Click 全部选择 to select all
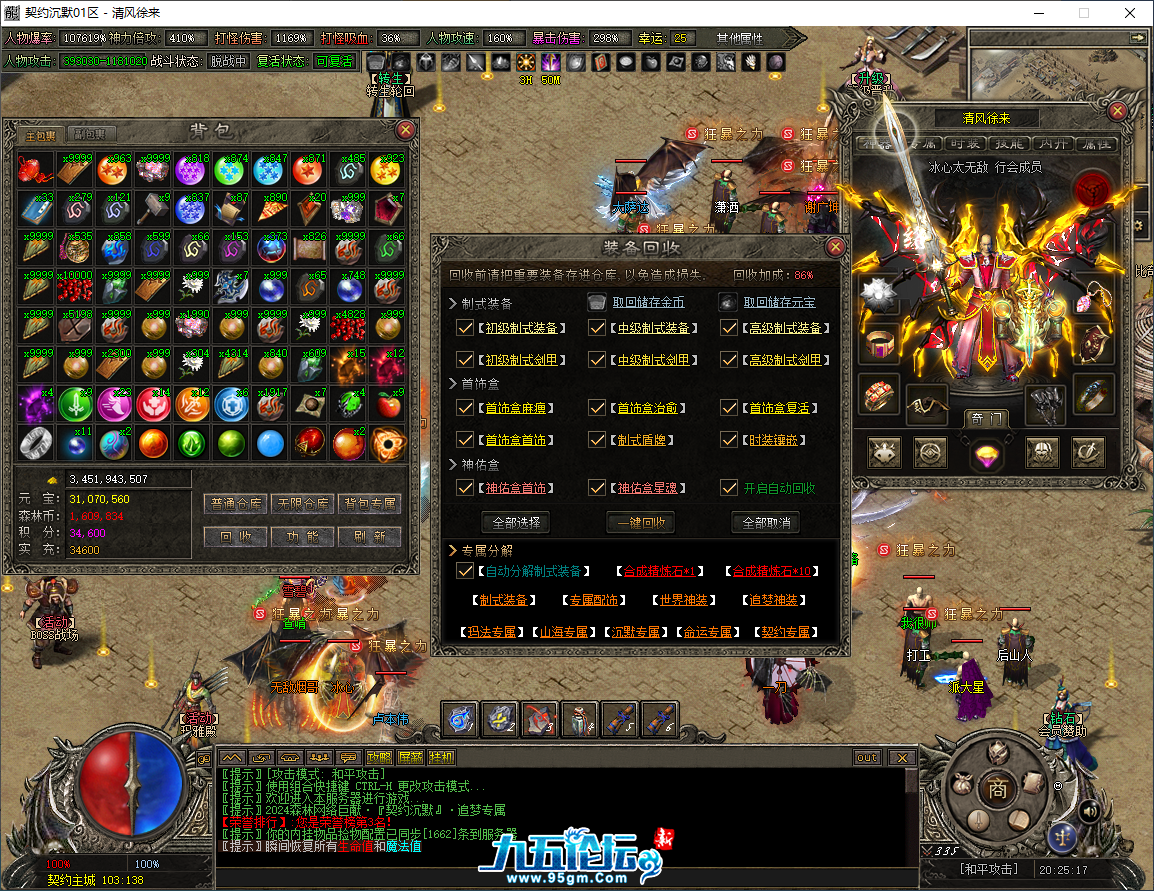This screenshot has height=891, width=1154. 515,522
